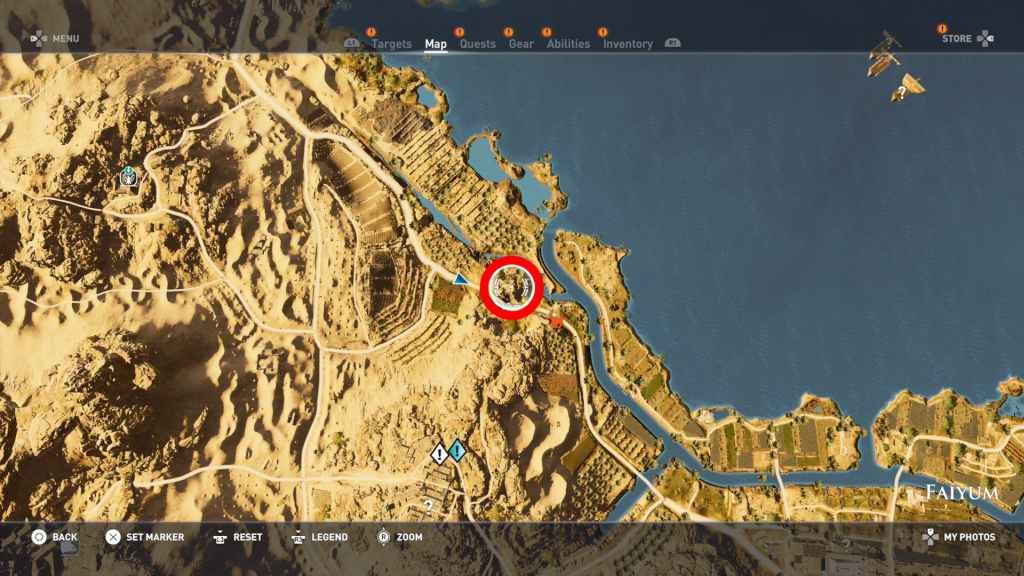Select the blue player arrow marker
The height and width of the screenshot is (576, 1024).
460,279
